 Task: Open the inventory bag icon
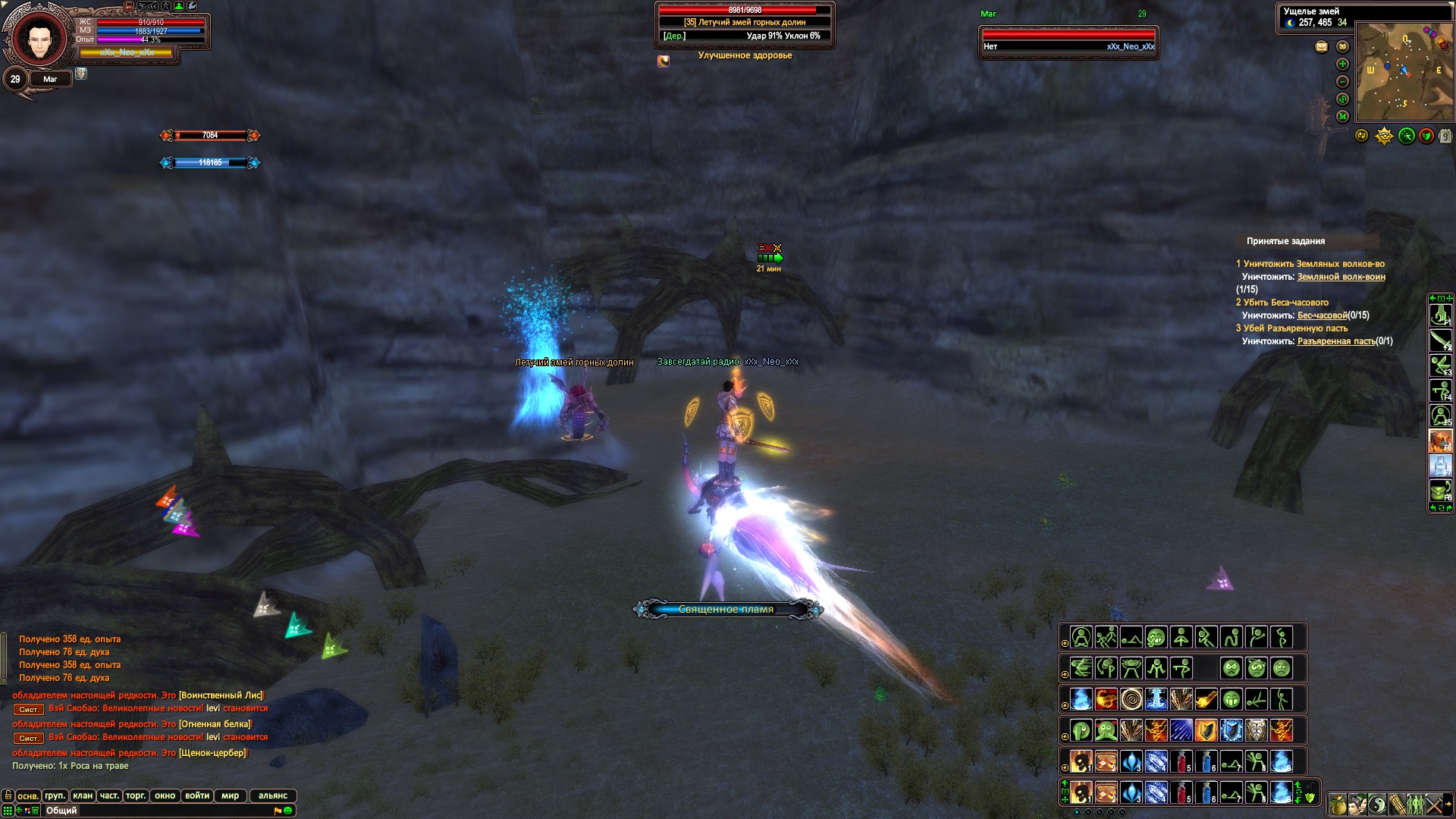1338,804
